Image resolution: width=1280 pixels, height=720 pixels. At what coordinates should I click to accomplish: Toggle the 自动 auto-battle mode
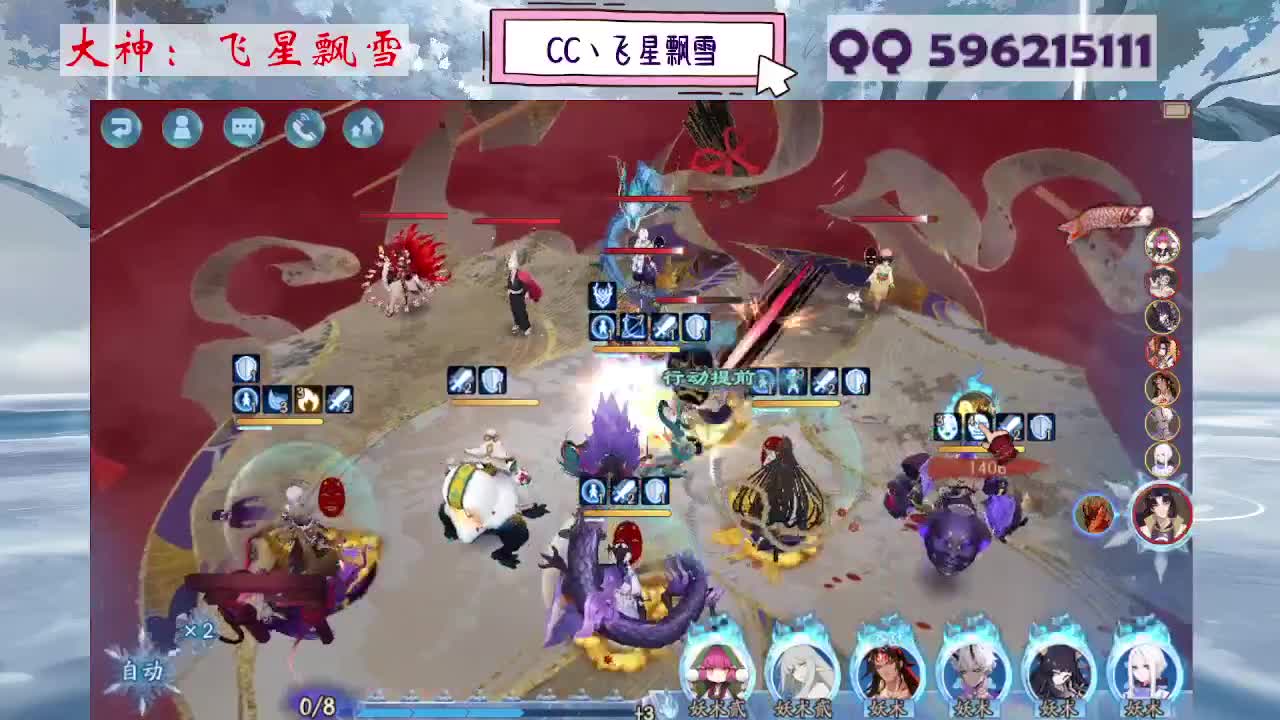[143, 670]
